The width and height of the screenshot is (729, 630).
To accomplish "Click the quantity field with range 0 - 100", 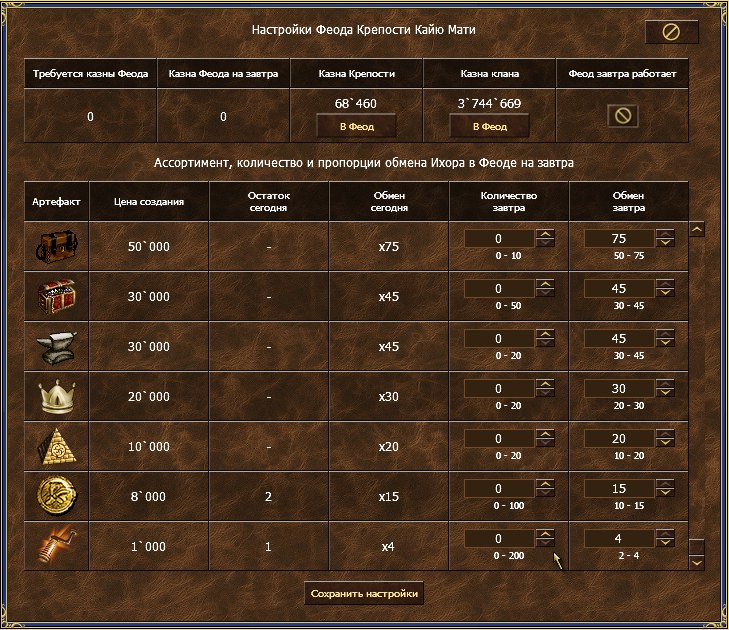I will pyautogui.click(x=499, y=489).
